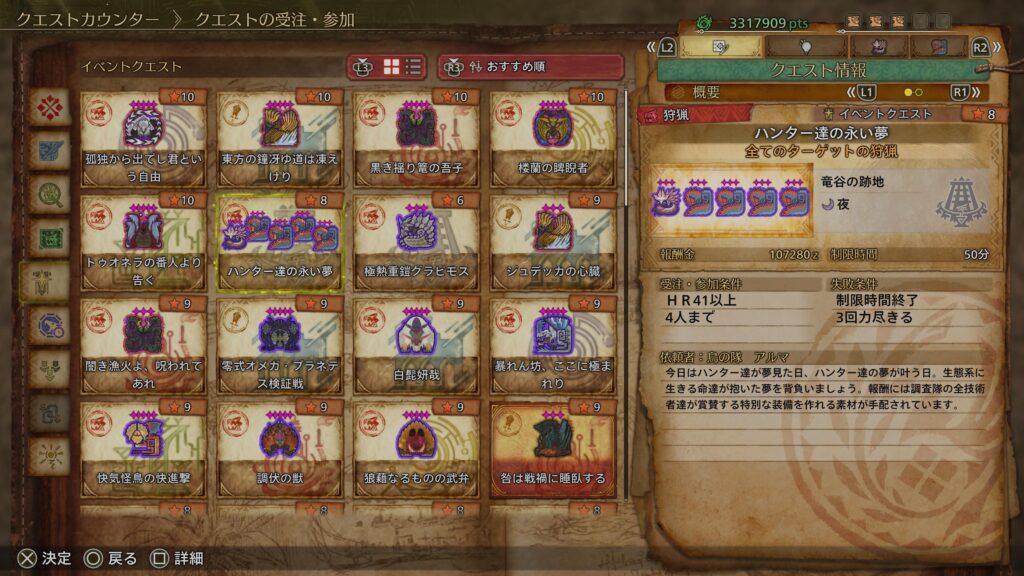Image resolution: width=1024 pixels, height=576 pixels.
Task: Select the quest 暴れん坊、ここに極まれり
Action: coord(552,346)
